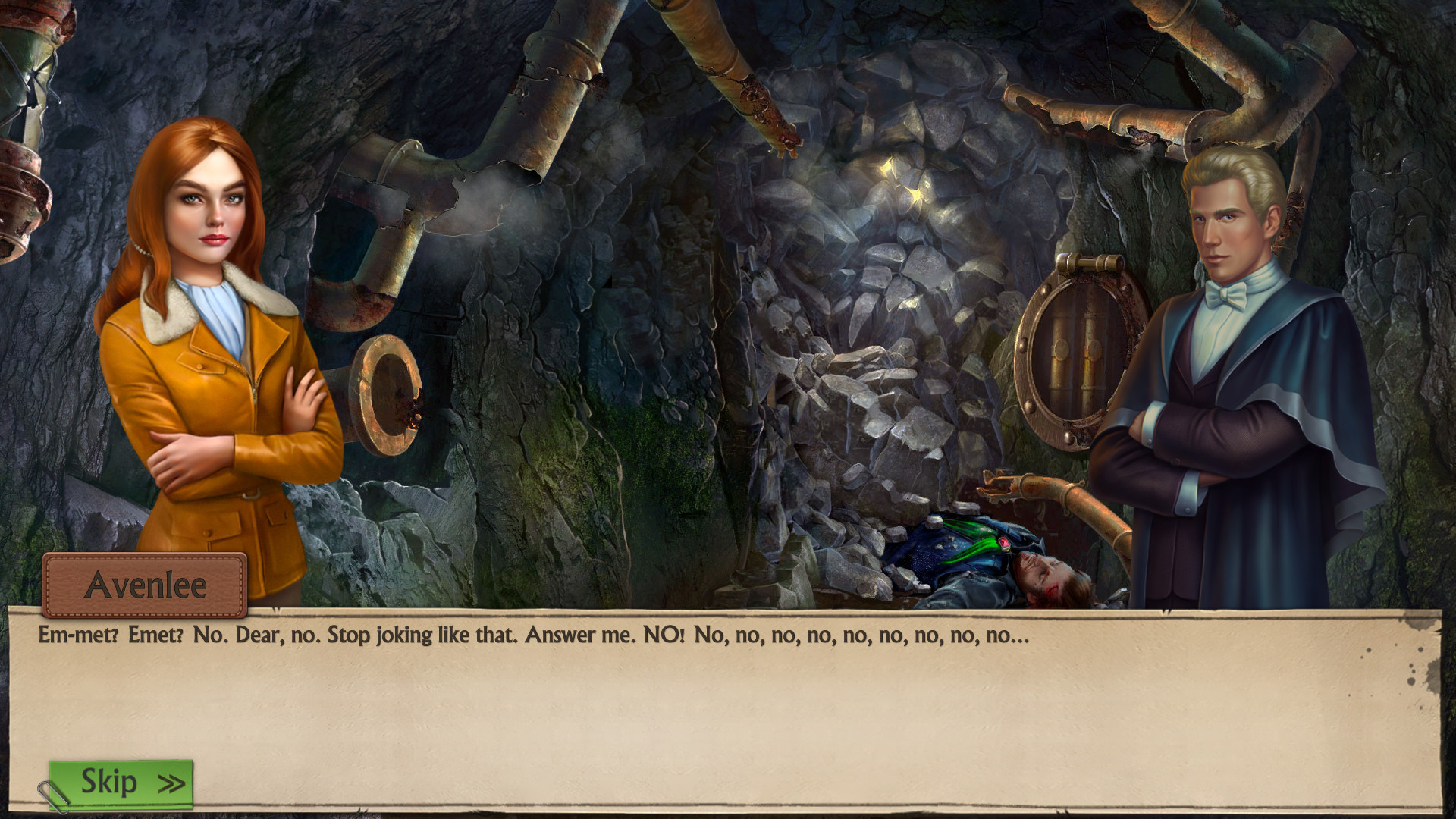1456x819 pixels.
Task: Skip the dialogue cutscene
Action: 121,783
